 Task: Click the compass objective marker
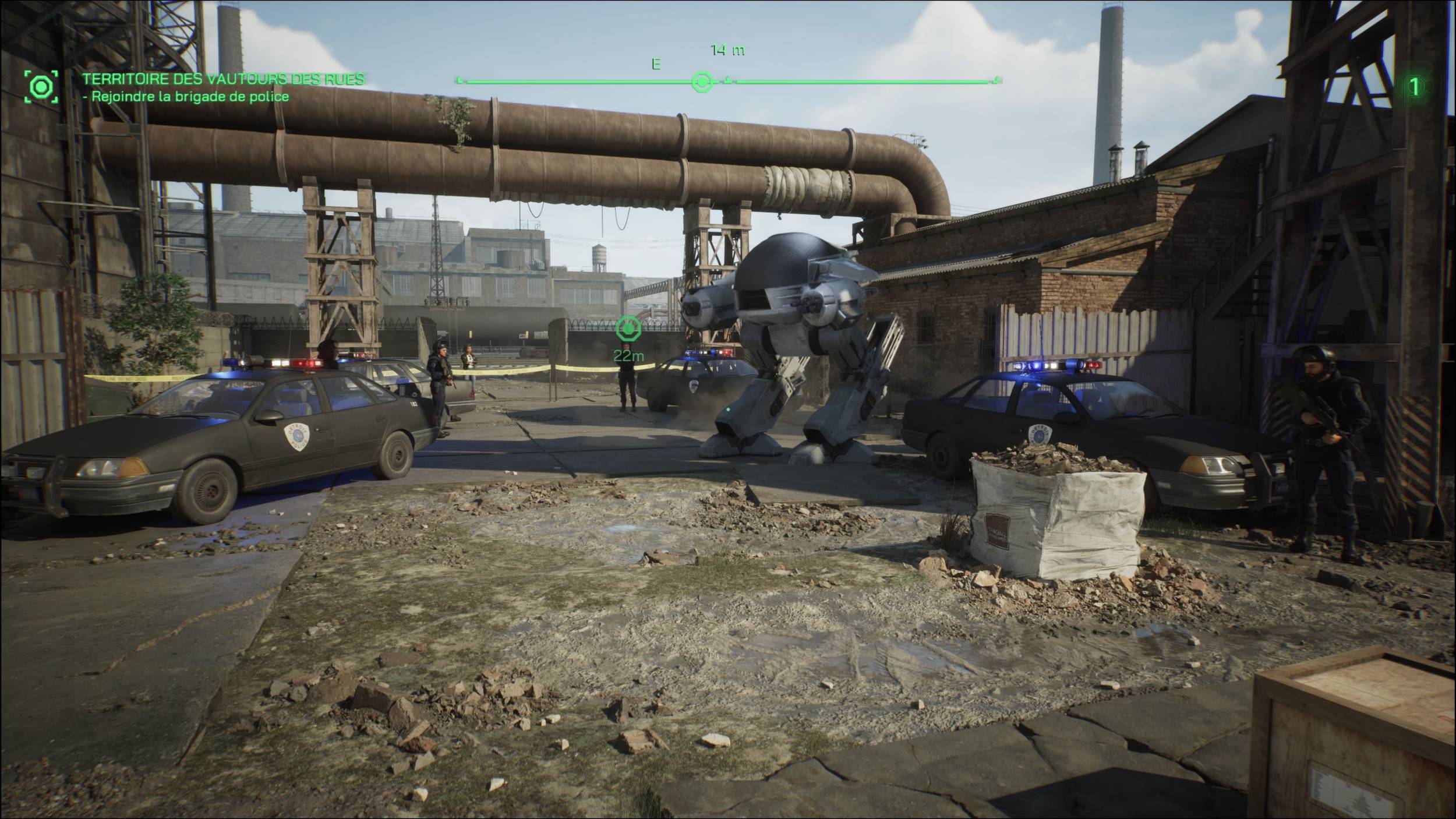coord(702,82)
